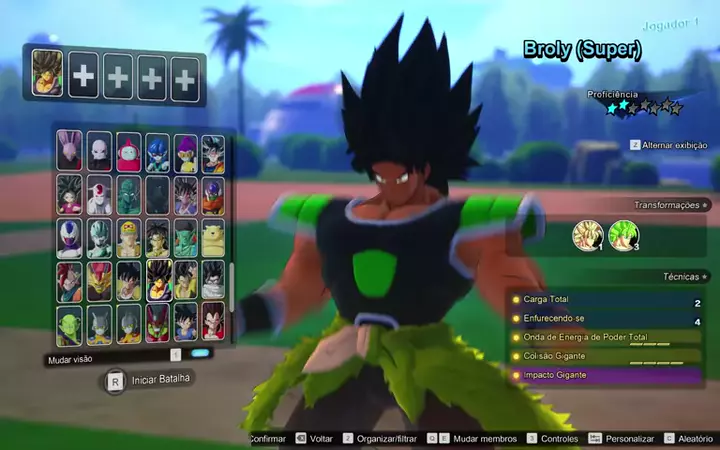
Task: Go back with Voltar
Action: pos(320,439)
